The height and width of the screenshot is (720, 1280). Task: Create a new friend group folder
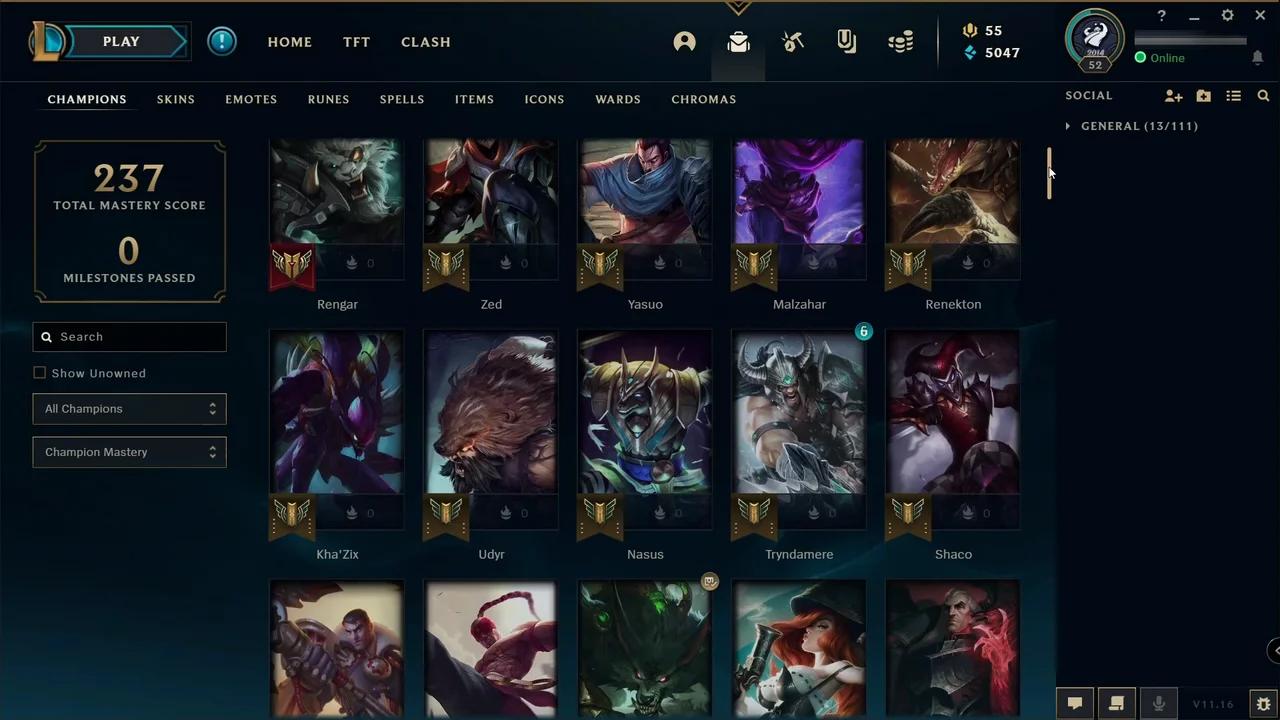point(1203,95)
